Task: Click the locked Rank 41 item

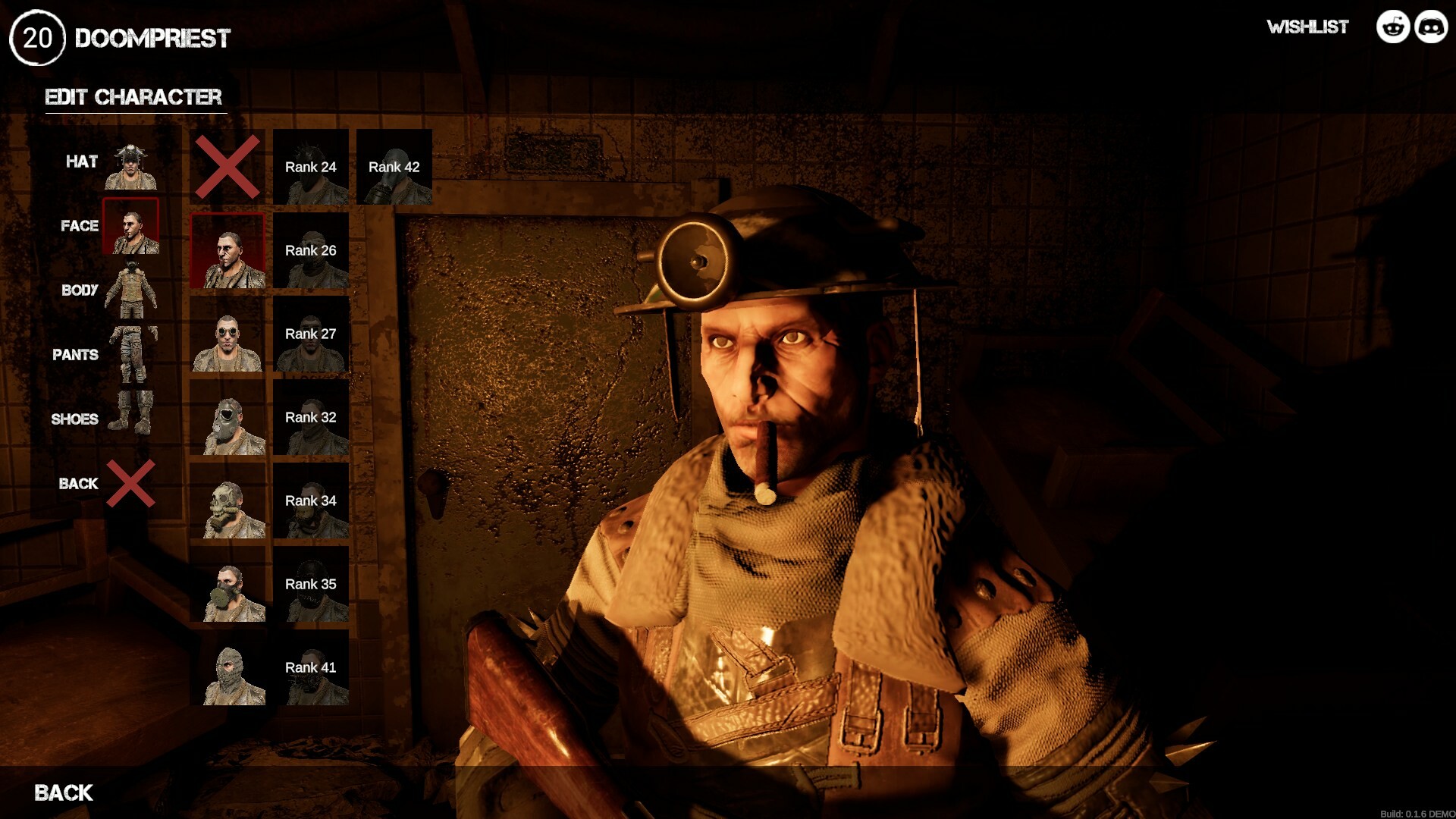Action: [x=311, y=667]
